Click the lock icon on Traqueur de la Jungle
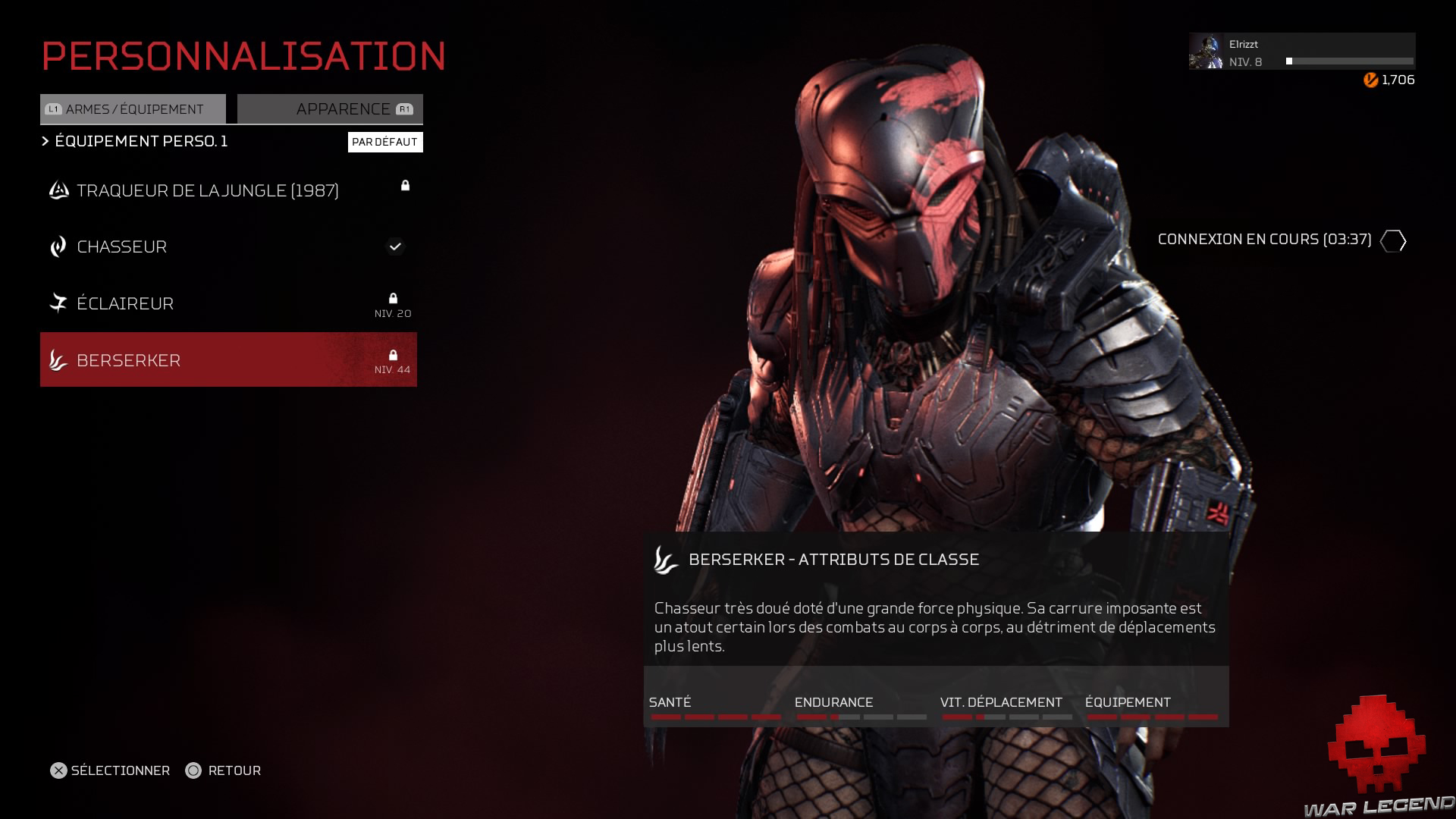The width and height of the screenshot is (1456, 819). pyautogui.click(x=406, y=186)
